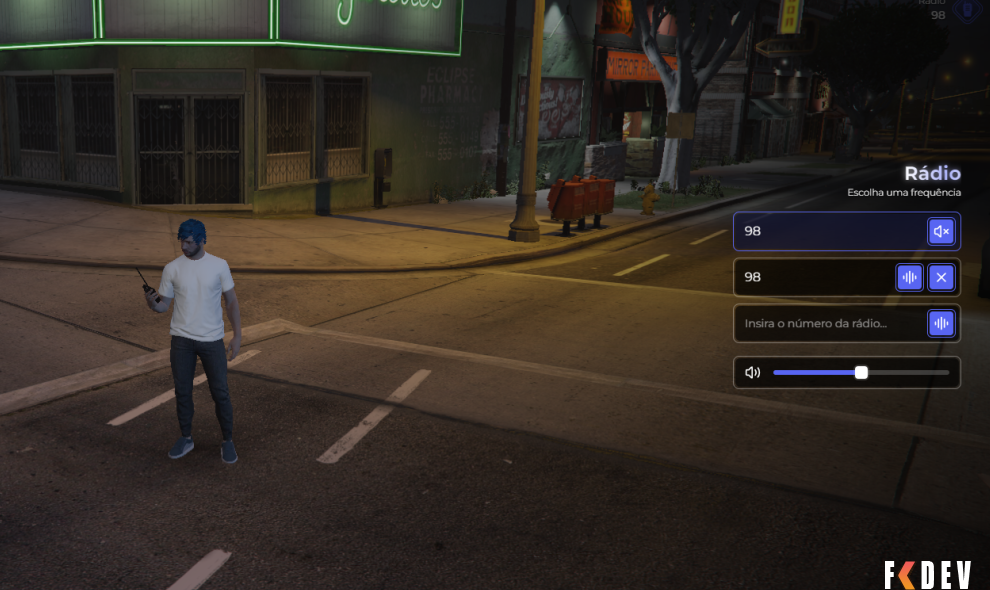This screenshot has width=990, height=590.
Task: Join the typed frequency using the waveform button beside the input
Action: [x=940, y=323]
